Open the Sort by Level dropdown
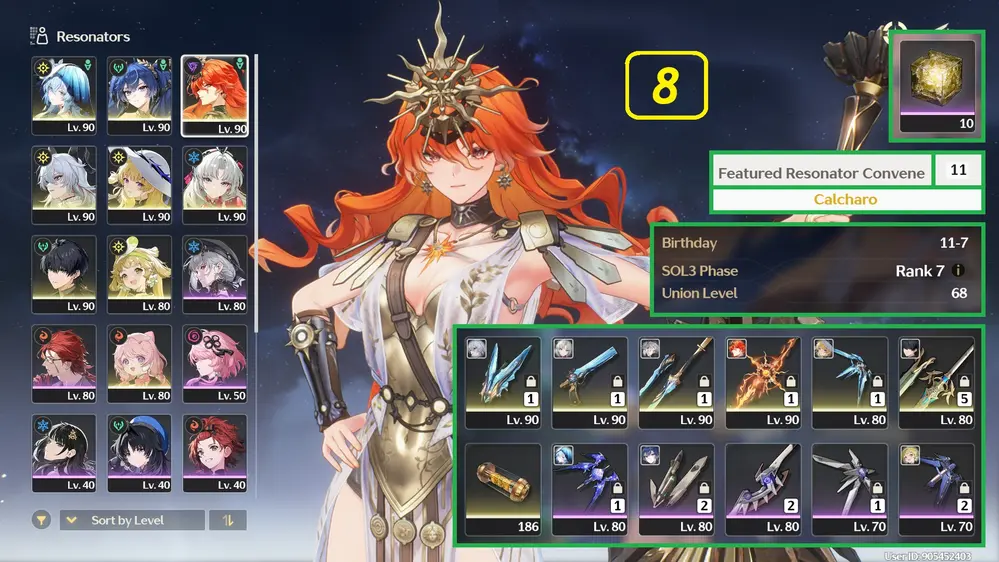 pos(132,520)
